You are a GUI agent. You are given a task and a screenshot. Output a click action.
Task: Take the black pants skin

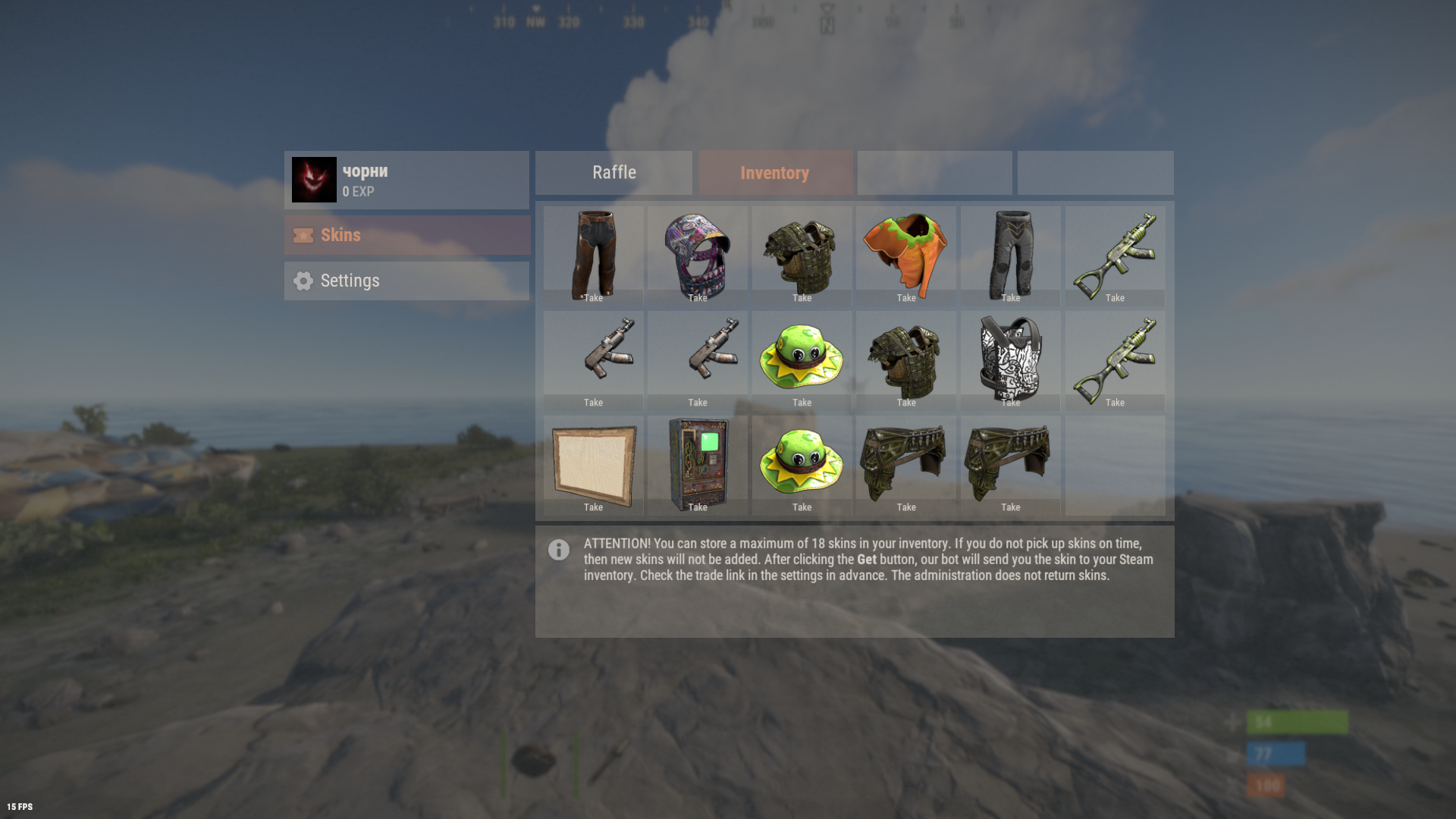[1010, 297]
